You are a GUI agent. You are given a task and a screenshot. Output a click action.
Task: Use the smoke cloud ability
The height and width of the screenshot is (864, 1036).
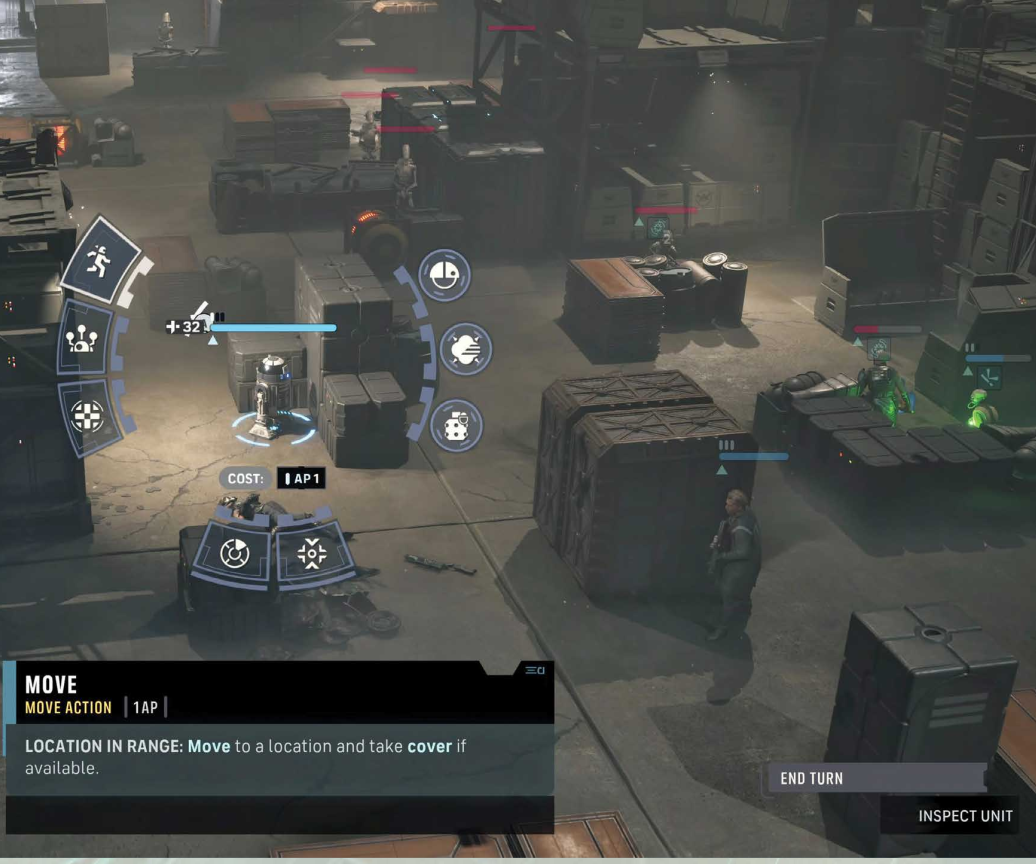(x=465, y=349)
